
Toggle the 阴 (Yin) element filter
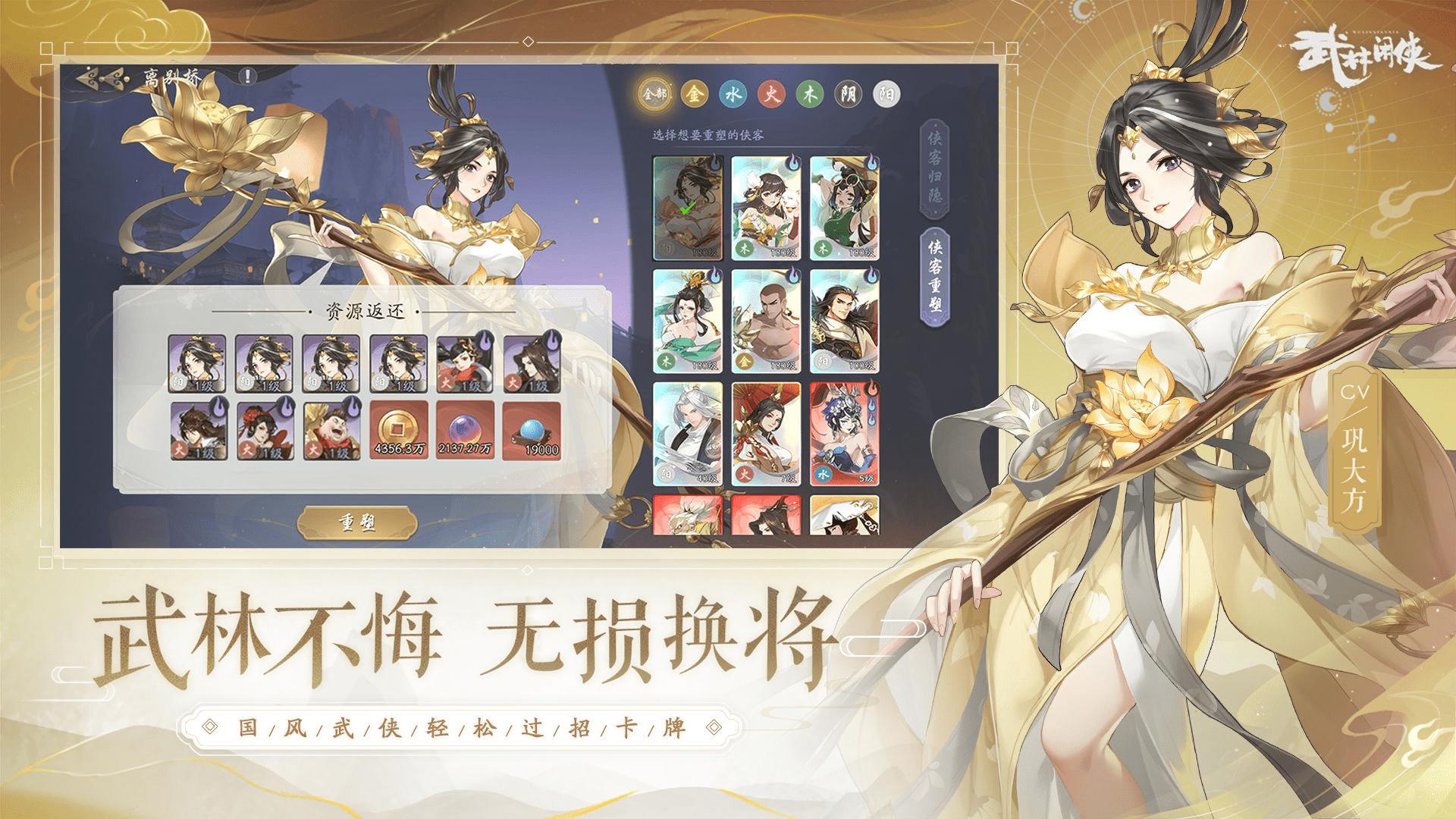click(847, 91)
